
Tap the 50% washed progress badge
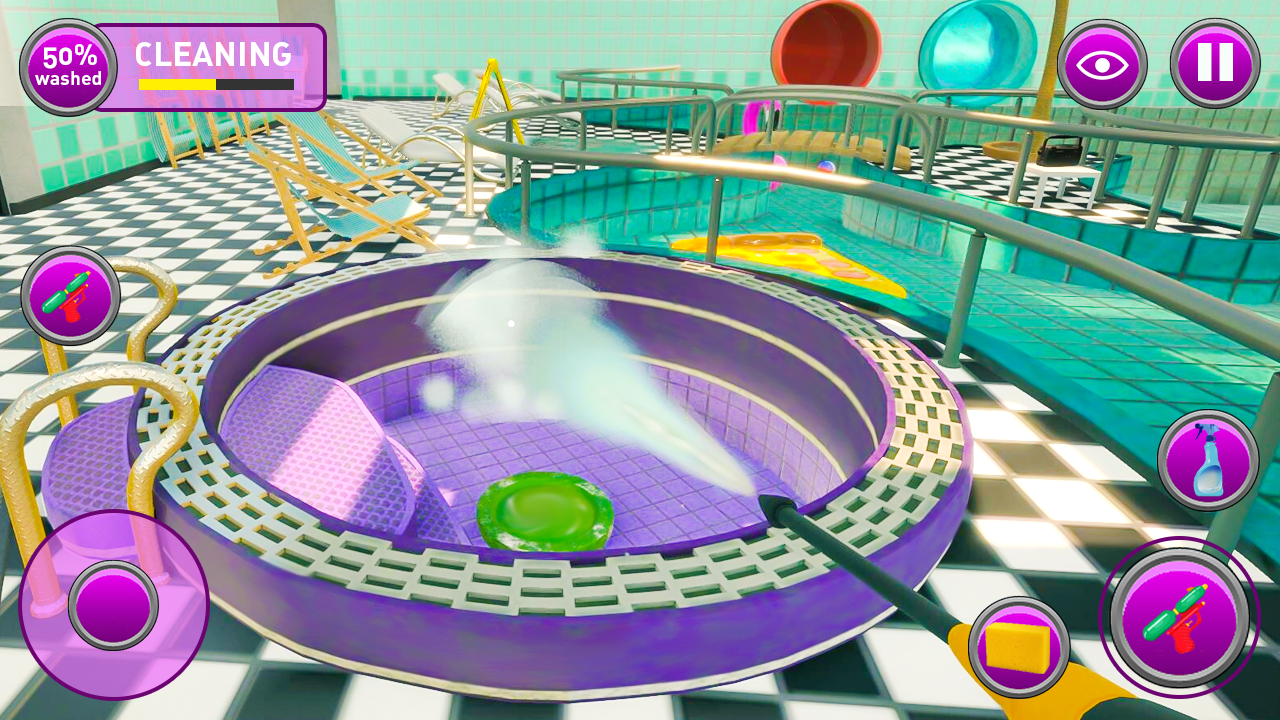(x=66, y=63)
